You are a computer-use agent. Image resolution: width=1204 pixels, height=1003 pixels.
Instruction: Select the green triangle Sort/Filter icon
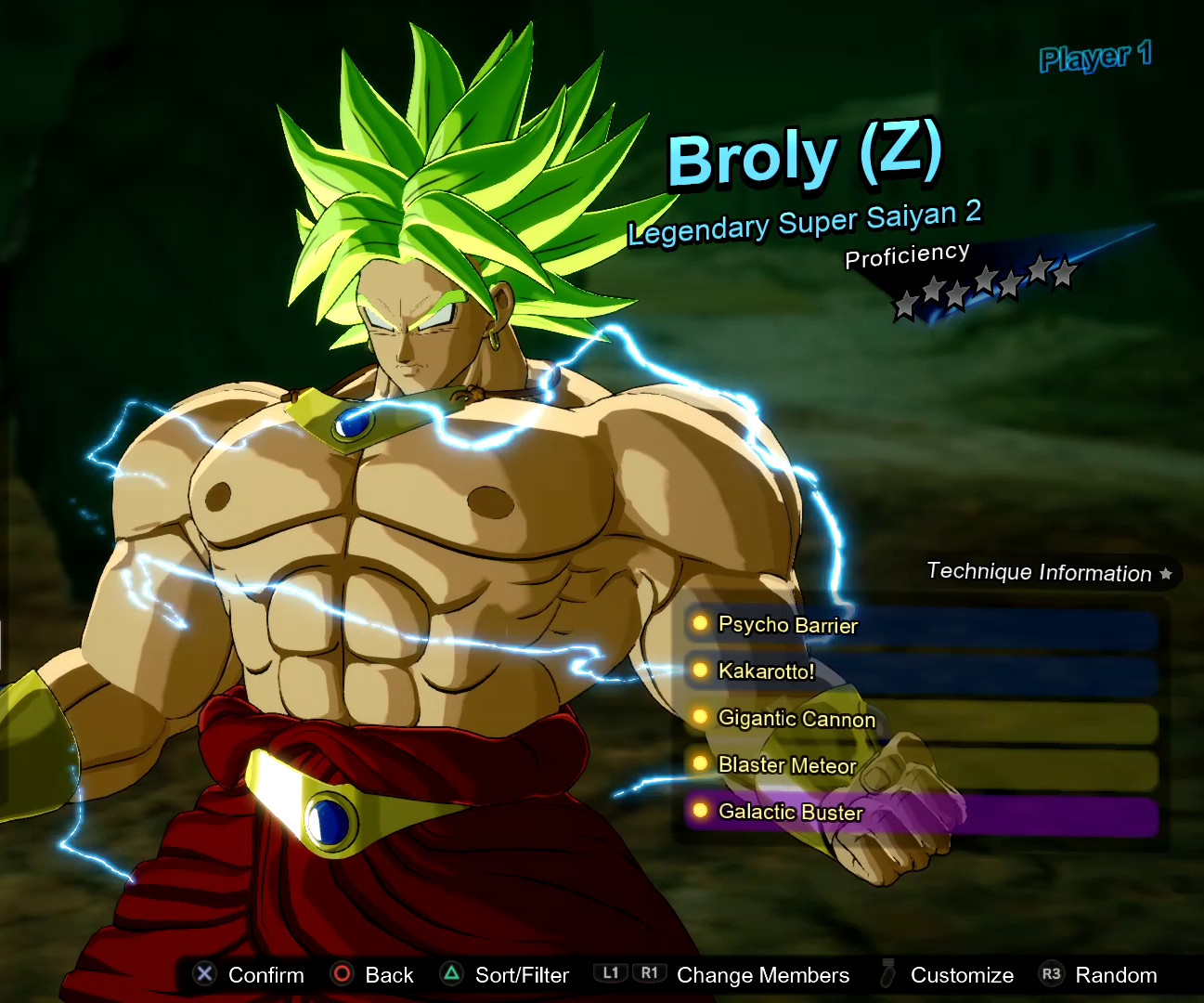(452, 974)
